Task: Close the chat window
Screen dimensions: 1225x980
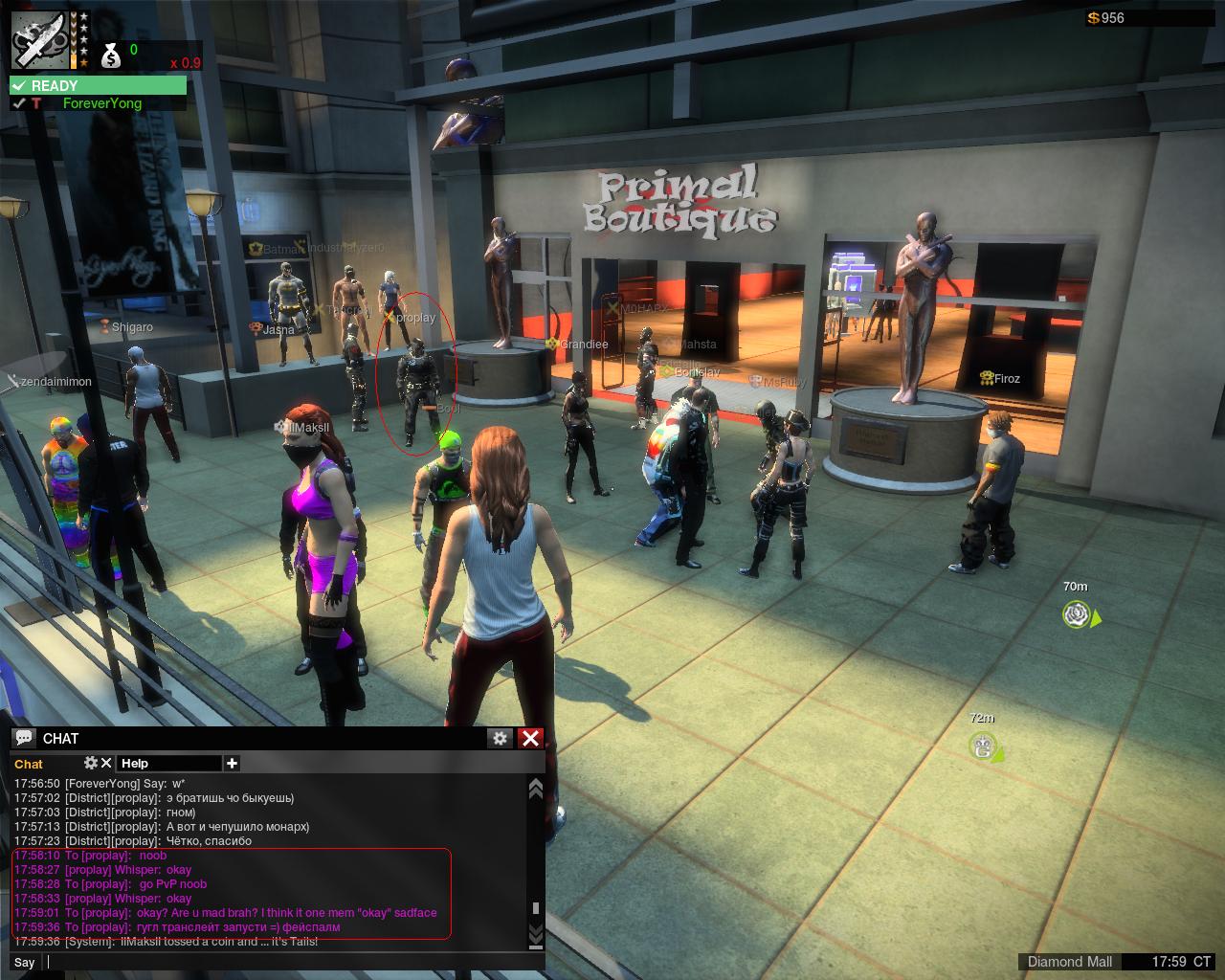Action: (530, 738)
